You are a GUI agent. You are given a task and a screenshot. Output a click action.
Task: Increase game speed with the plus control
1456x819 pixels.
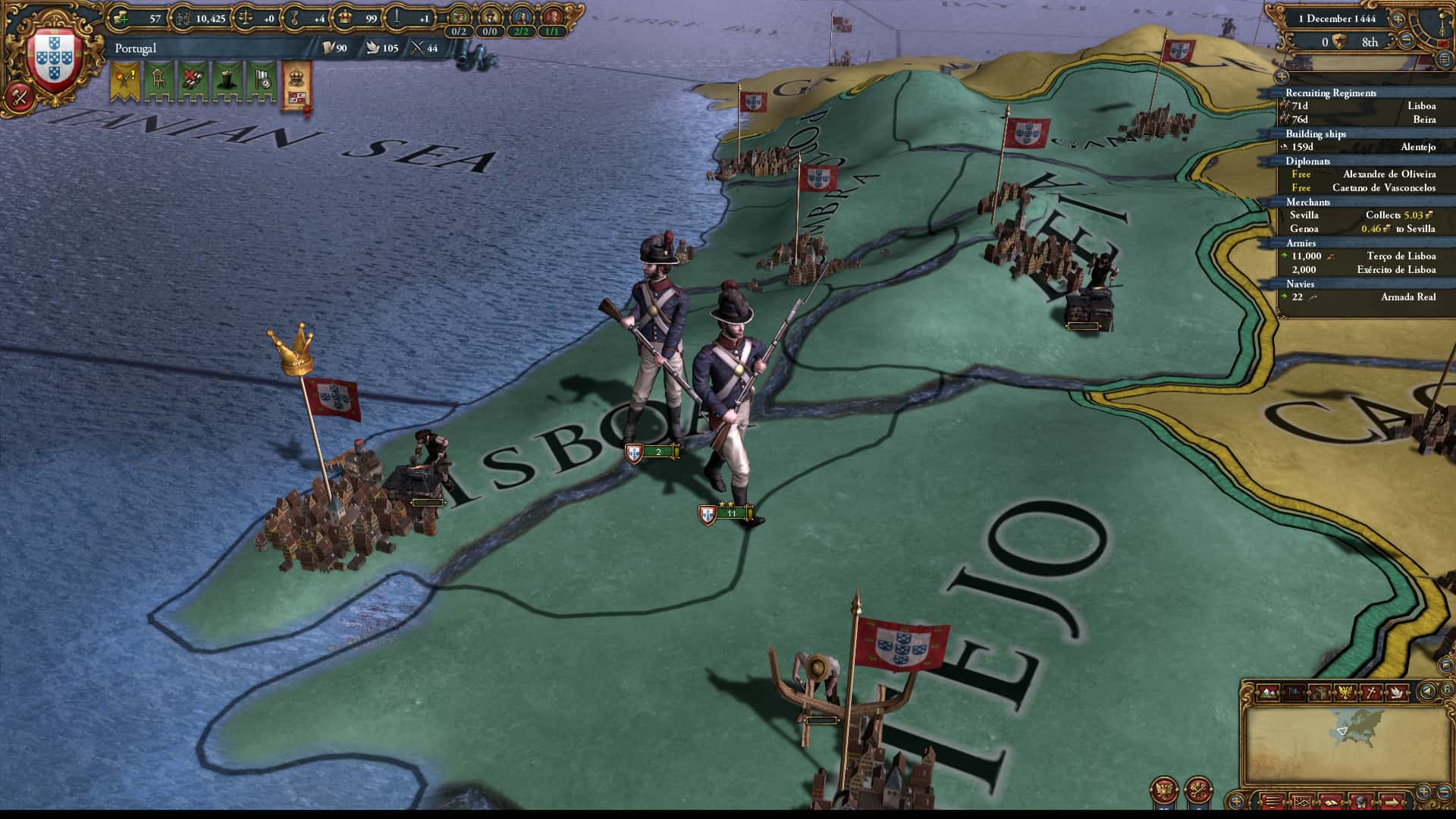click(x=1397, y=20)
